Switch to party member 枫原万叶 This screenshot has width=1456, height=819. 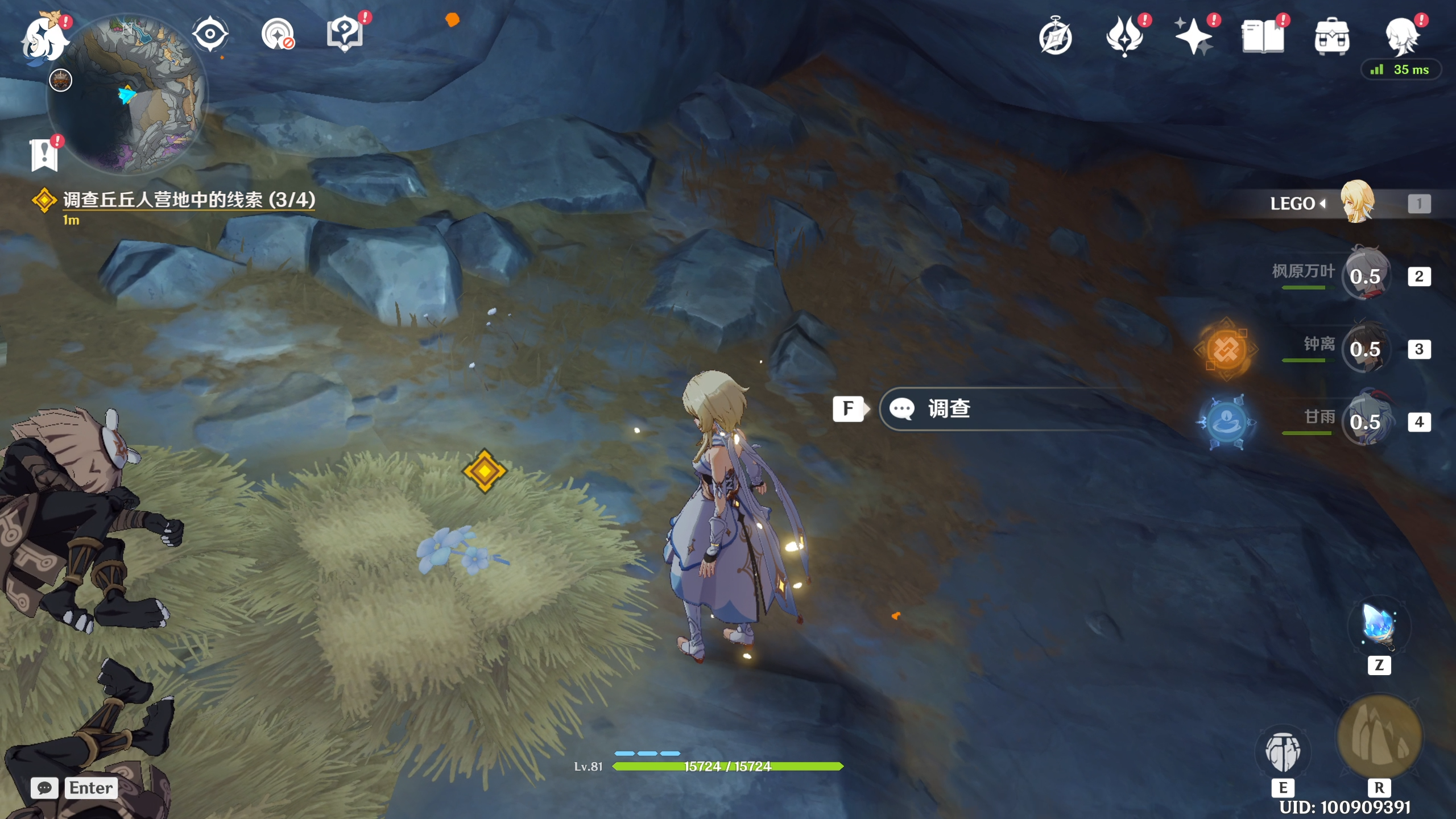click(1366, 276)
